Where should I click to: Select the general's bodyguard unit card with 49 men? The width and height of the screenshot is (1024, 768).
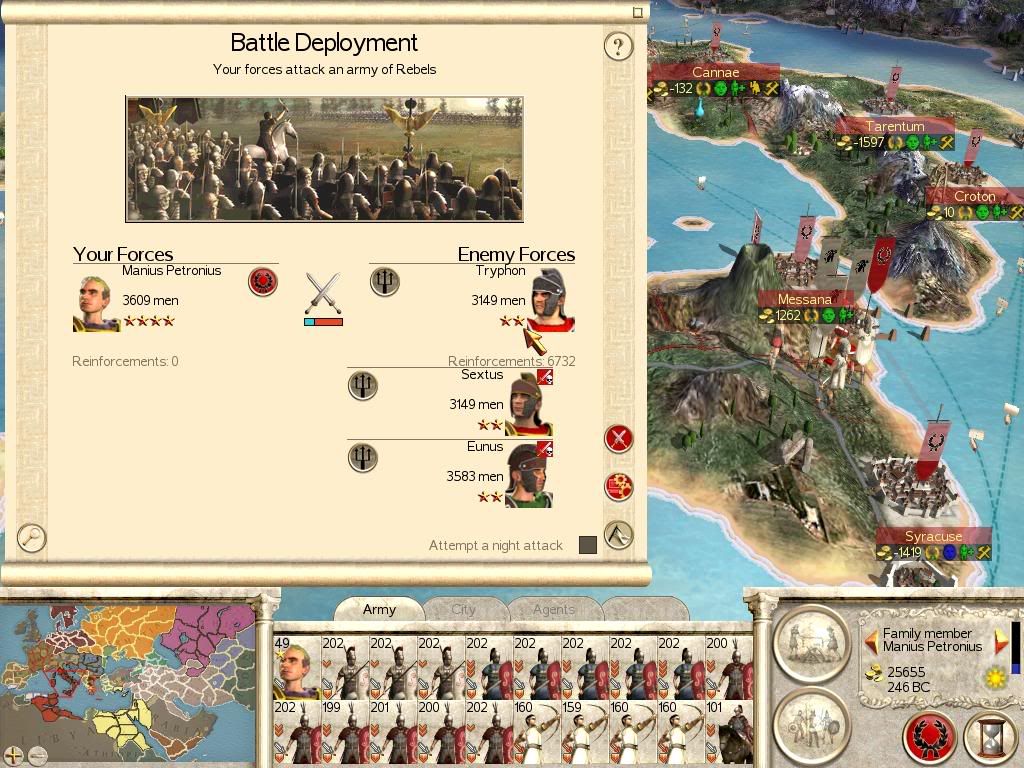pyautogui.click(x=296, y=667)
